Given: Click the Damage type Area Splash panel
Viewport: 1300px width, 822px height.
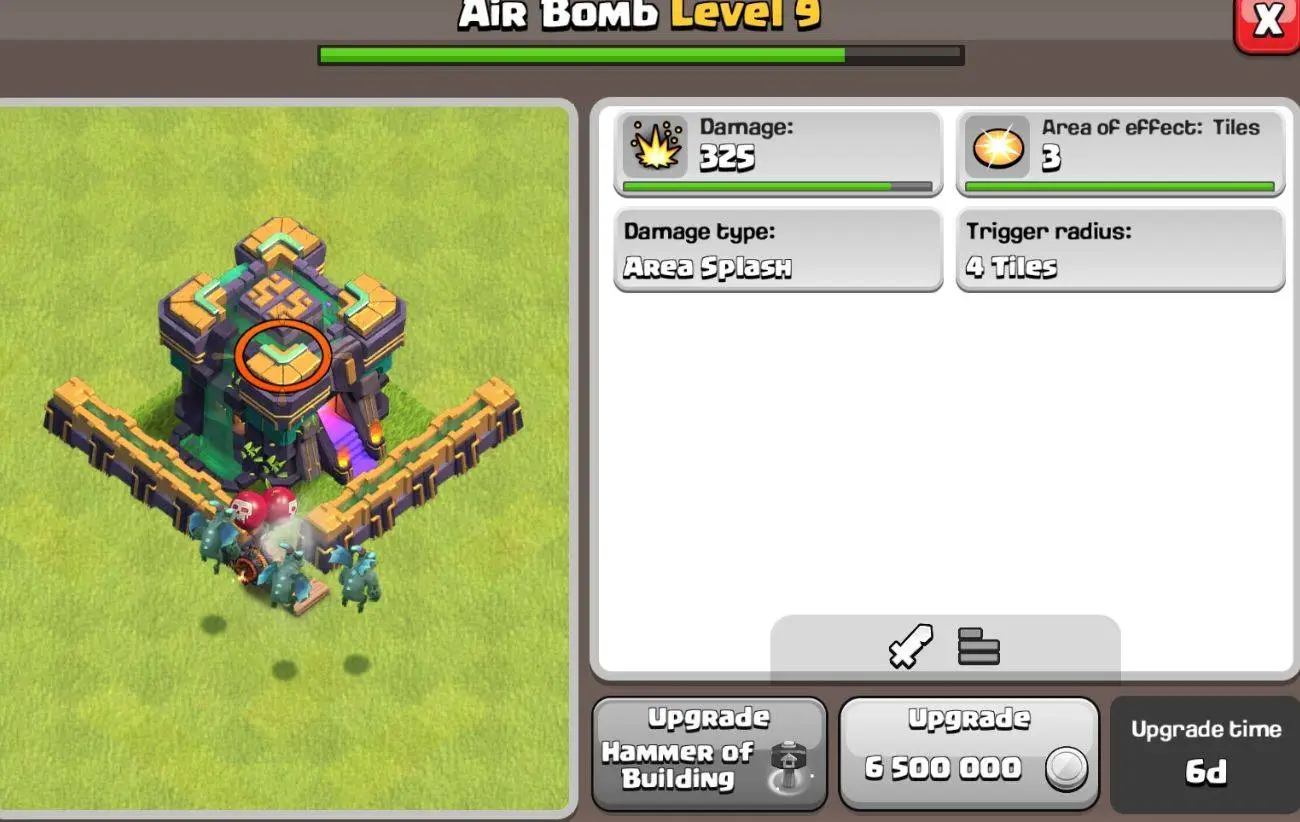Looking at the screenshot, I should coord(777,250).
